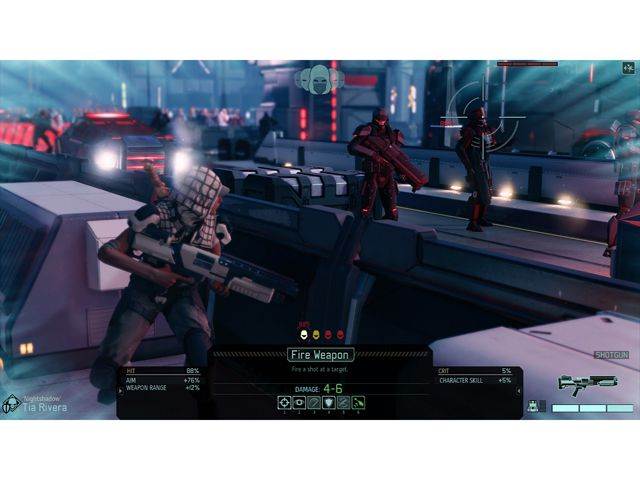Open the top-right corner tactical button
Screen dimensions: 640x480
[628, 68]
